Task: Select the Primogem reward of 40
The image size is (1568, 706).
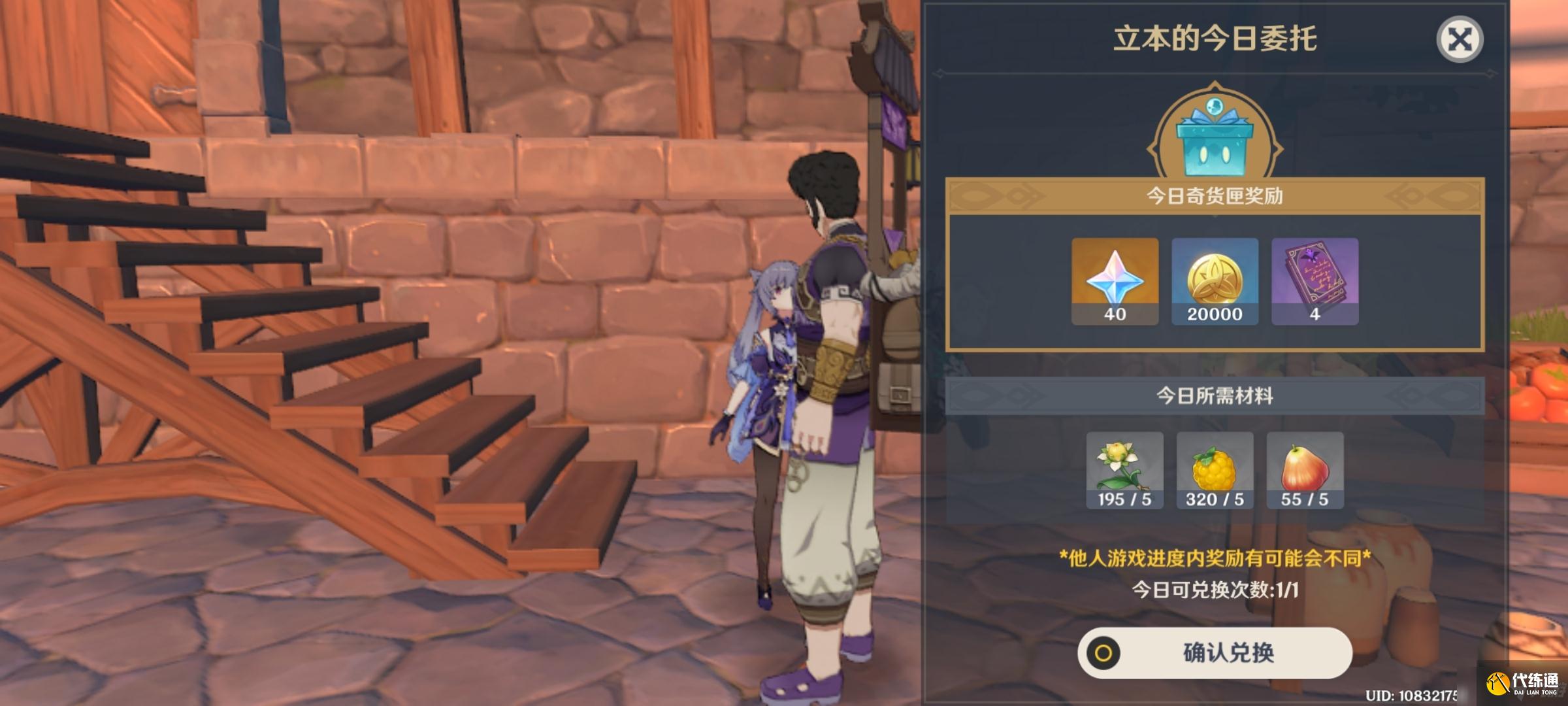Action: click(x=1115, y=281)
